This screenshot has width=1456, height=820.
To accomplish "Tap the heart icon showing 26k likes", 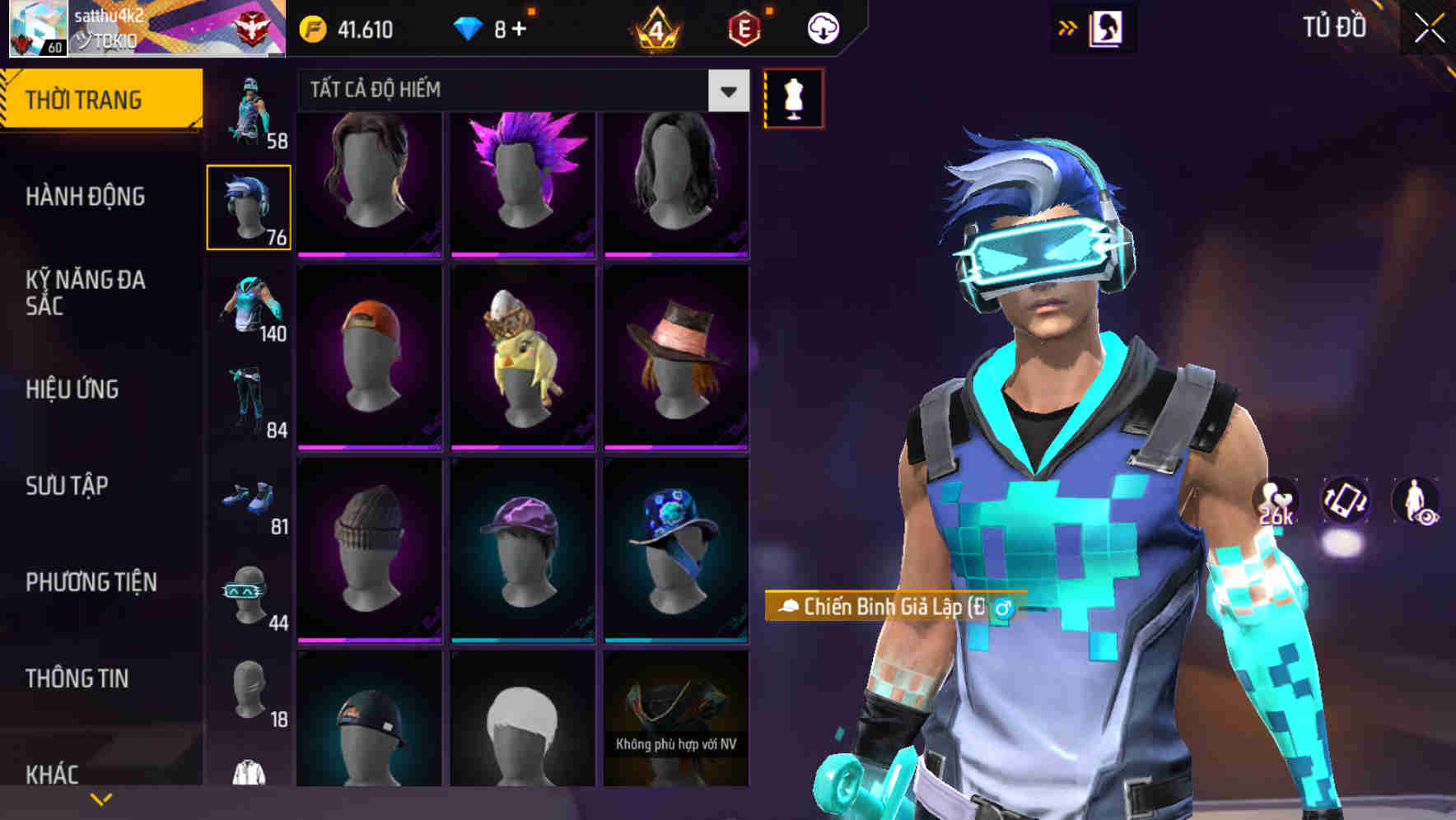I will (1275, 501).
